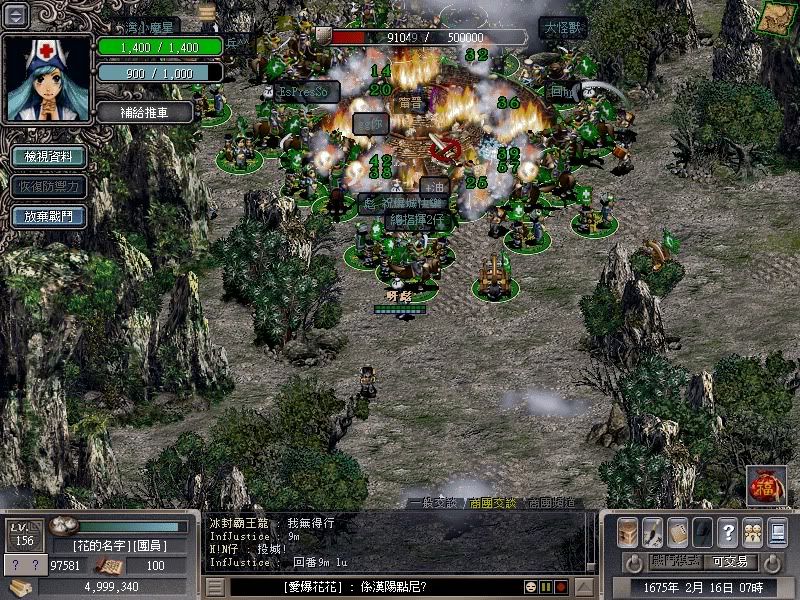The width and height of the screenshot is (800, 600).
Task: Click the red 福 lucky bag icon
Action: pyautogui.click(x=766, y=486)
